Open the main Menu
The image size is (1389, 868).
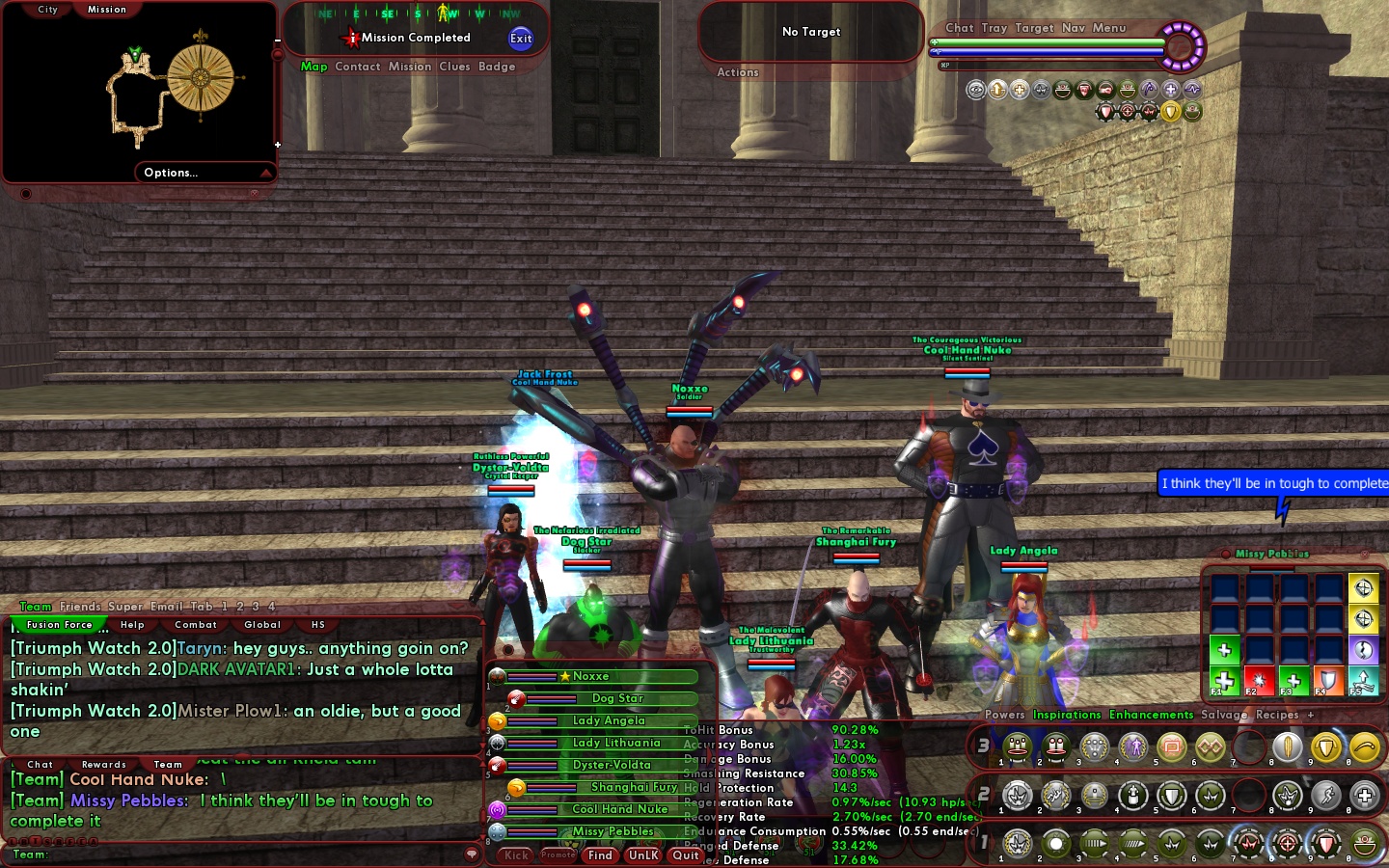coord(1109,28)
